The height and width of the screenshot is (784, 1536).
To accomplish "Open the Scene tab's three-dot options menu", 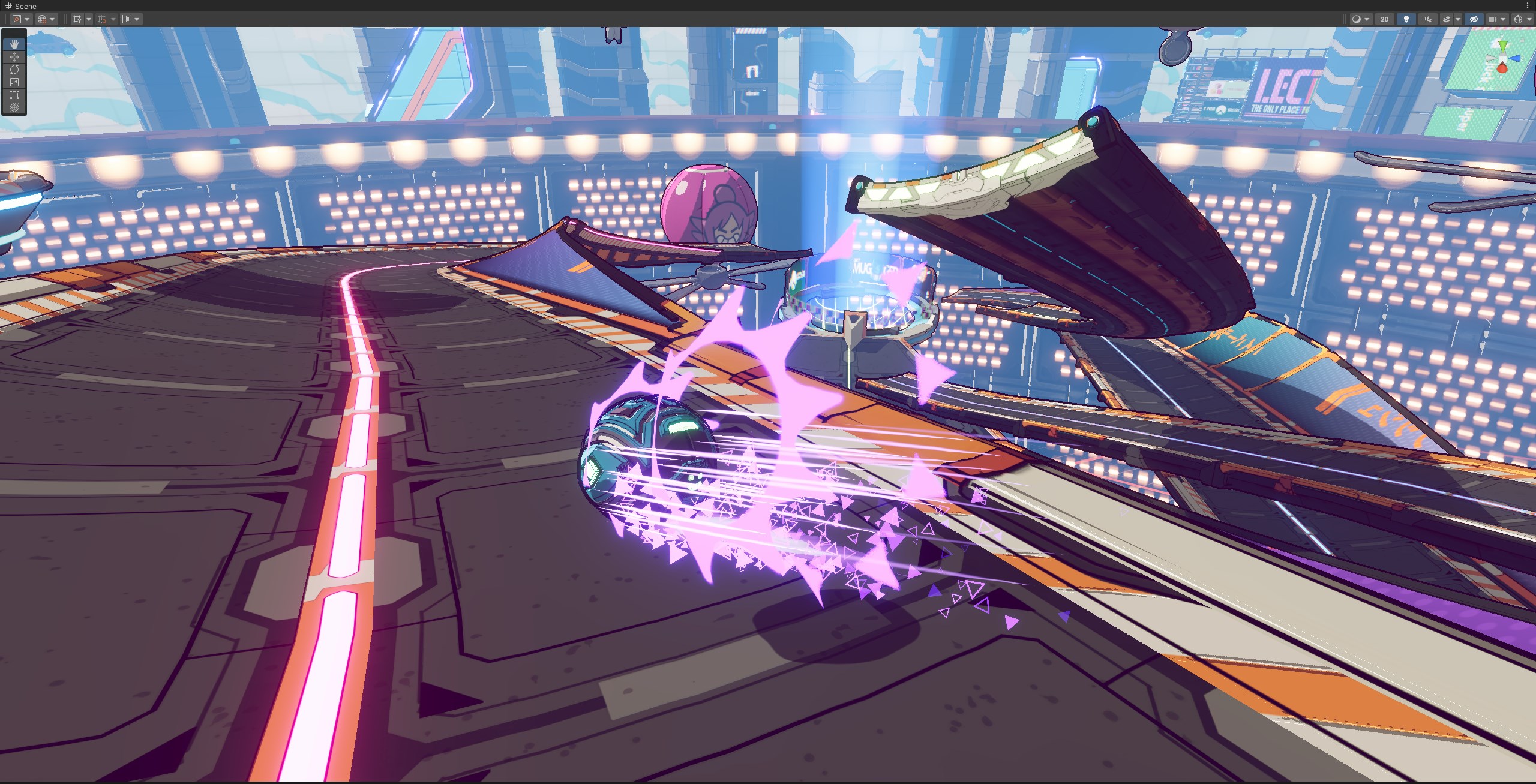I will tap(1529, 6).
